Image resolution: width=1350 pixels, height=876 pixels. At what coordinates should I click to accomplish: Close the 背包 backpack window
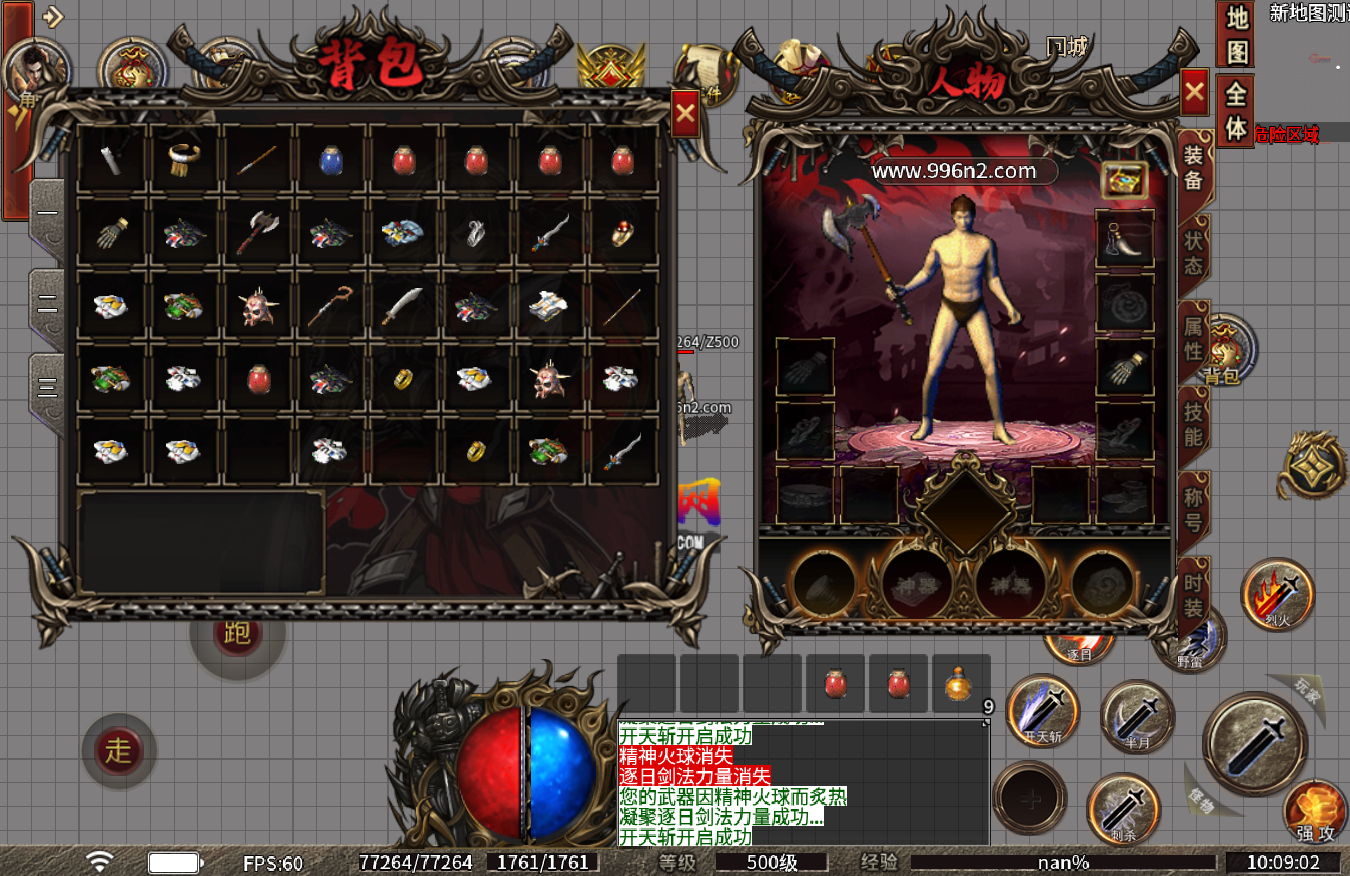685,113
